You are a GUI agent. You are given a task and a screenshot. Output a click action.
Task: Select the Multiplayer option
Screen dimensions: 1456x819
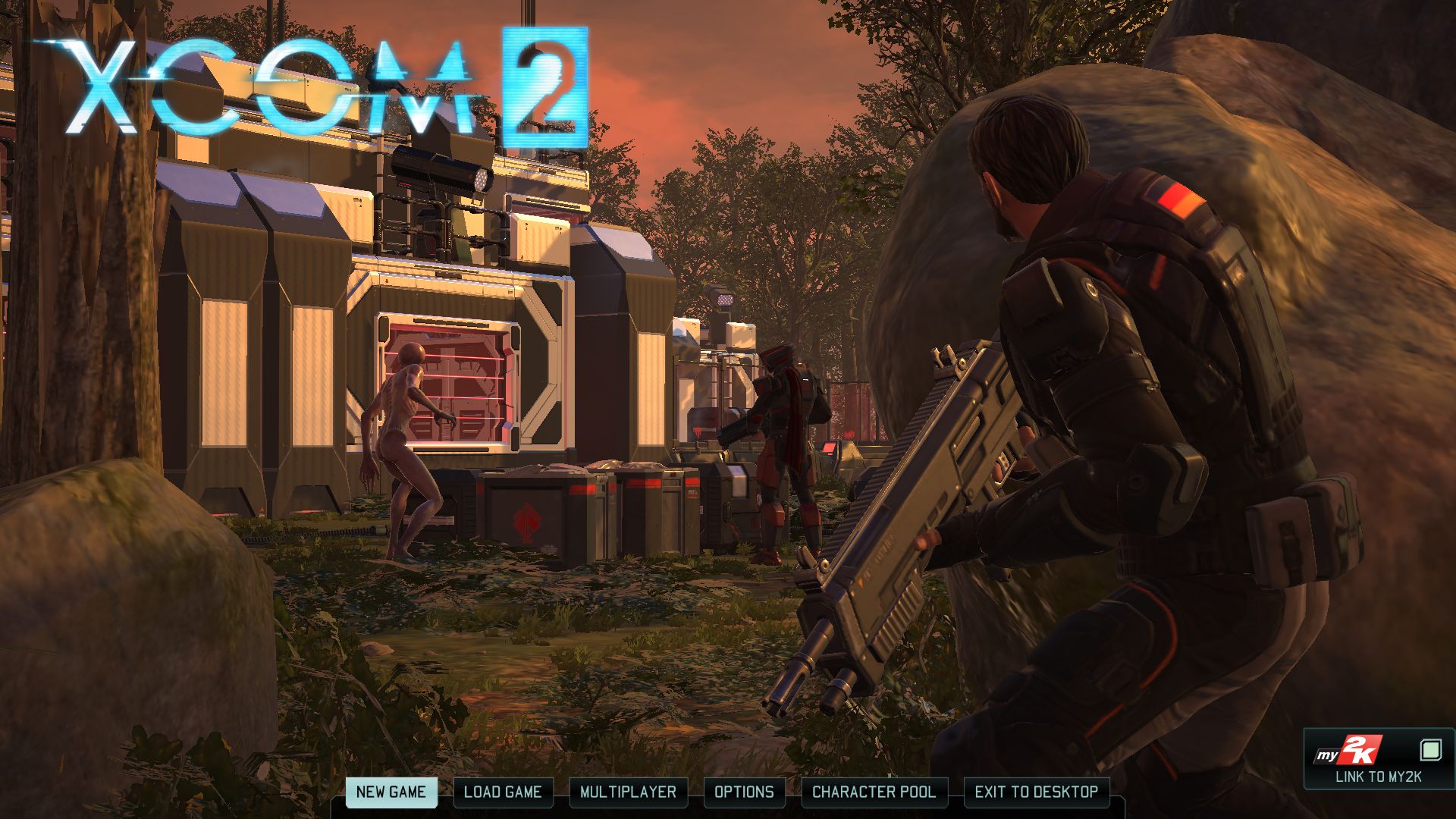628,792
